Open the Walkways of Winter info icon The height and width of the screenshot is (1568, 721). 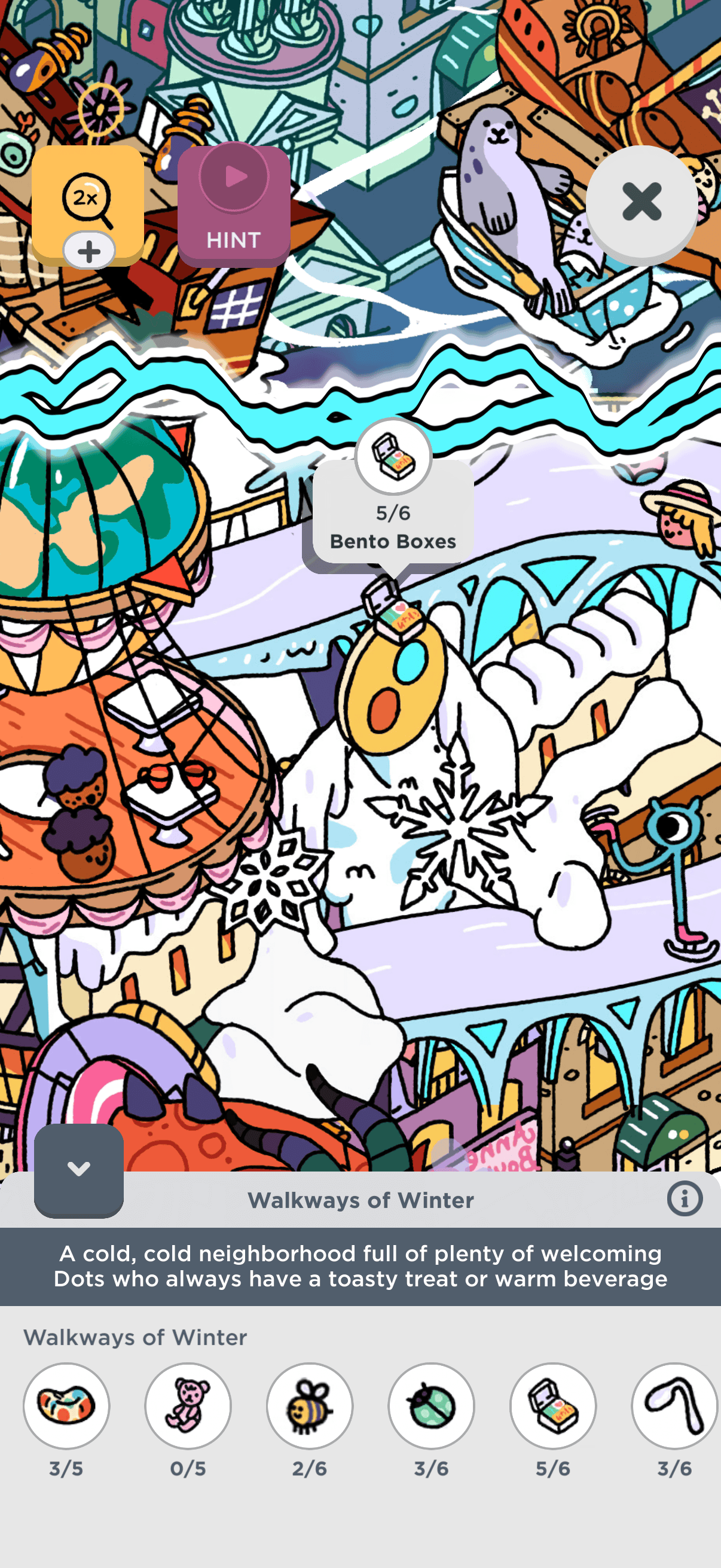[685, 1199]
